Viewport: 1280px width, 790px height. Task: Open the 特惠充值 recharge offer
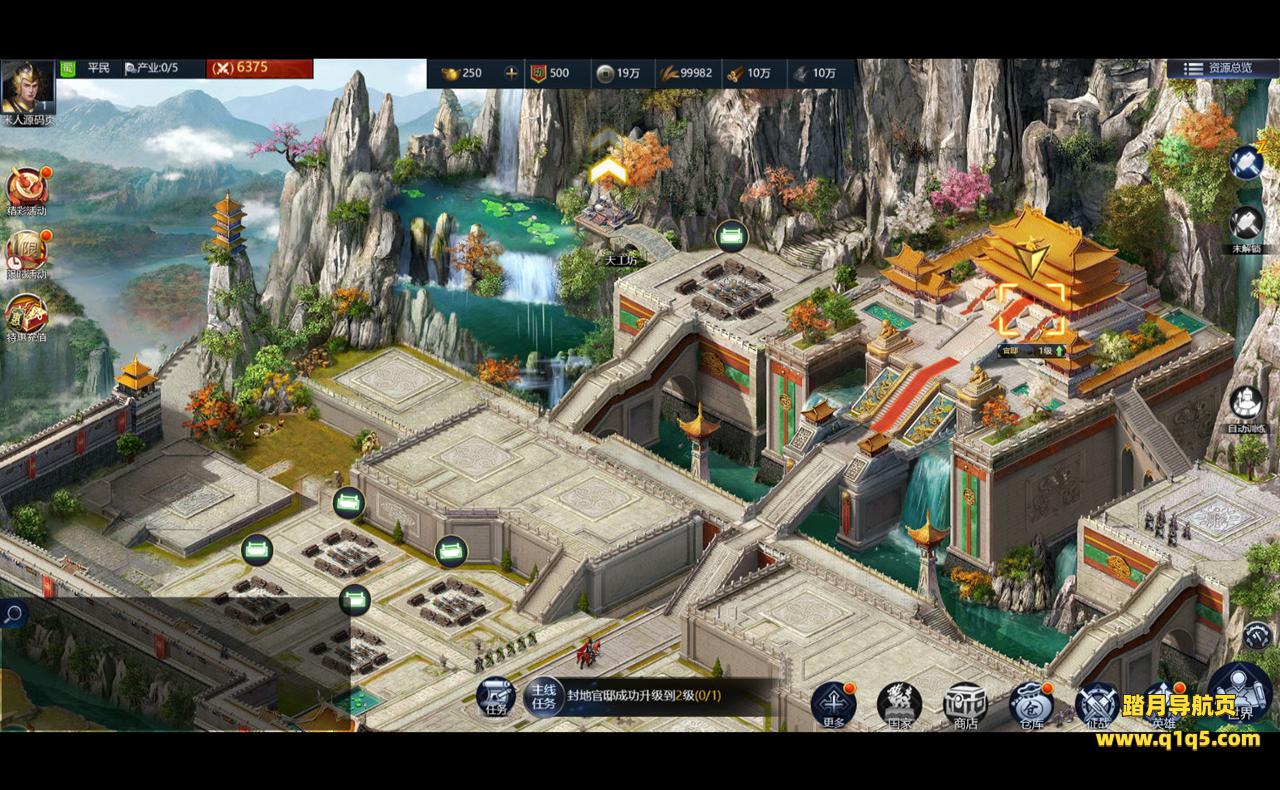point(27,316)
